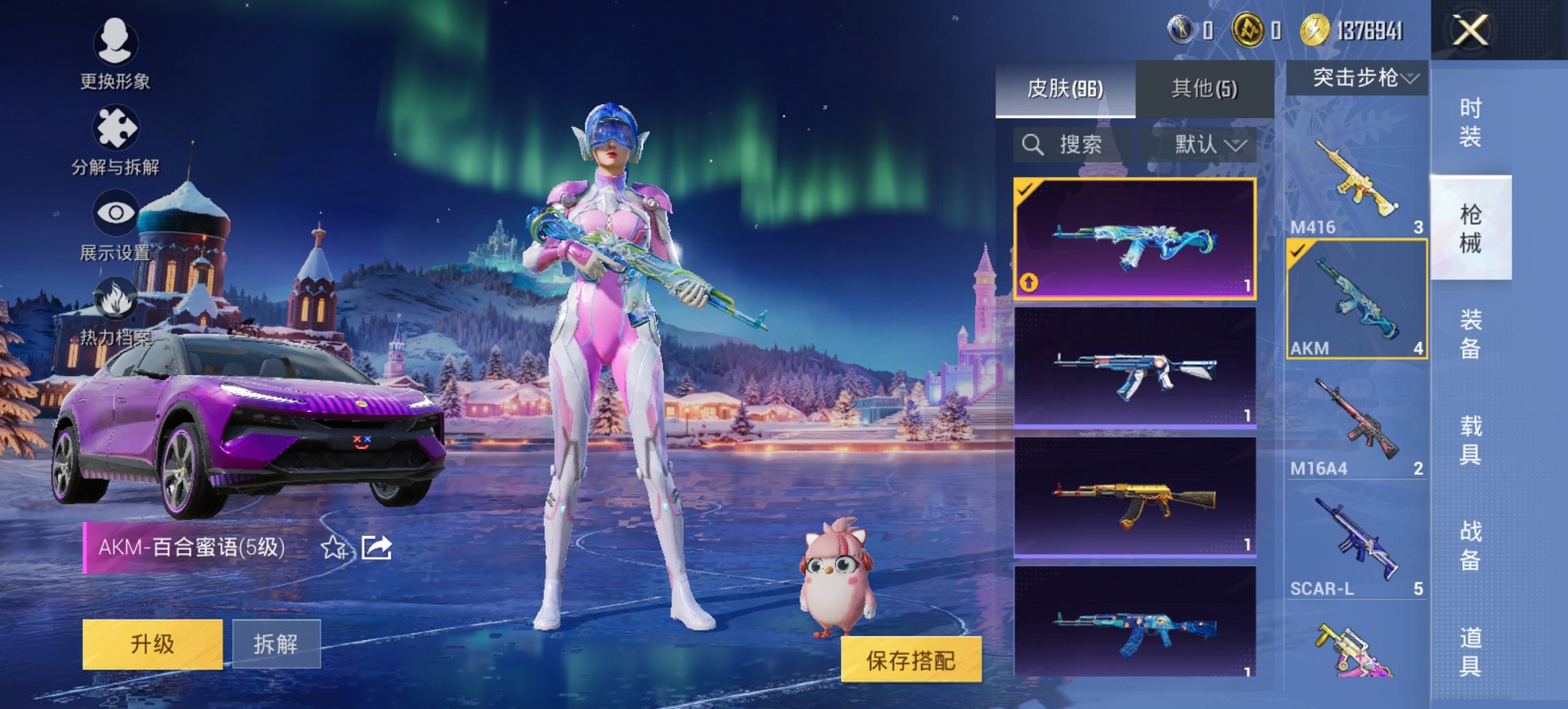The height and width of the screenshot is (709, 1568).
Task: Switch to the 其他(5) tab
Action: (1202, 87)
